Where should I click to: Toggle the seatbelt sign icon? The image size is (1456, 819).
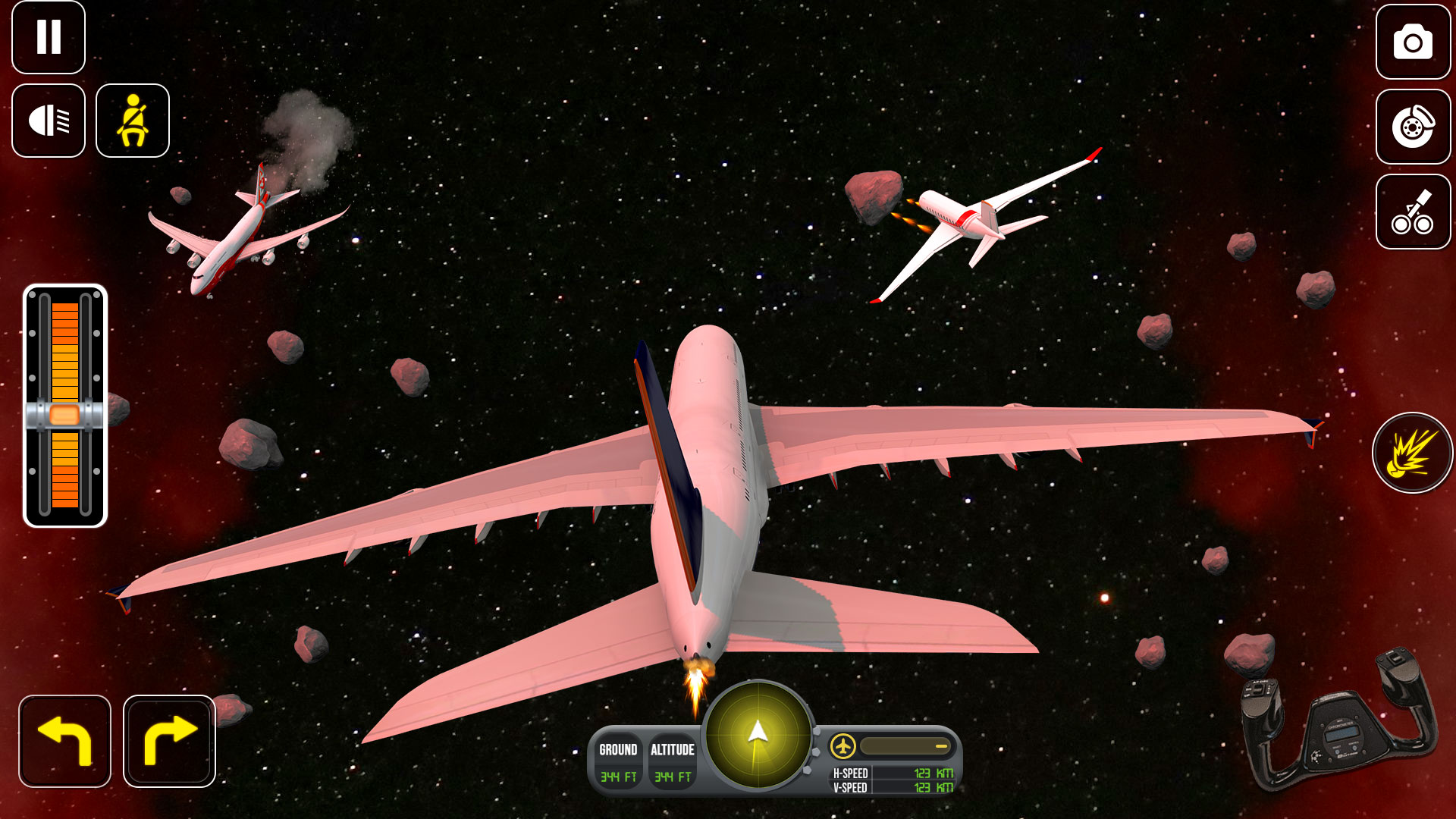point(133,121)
